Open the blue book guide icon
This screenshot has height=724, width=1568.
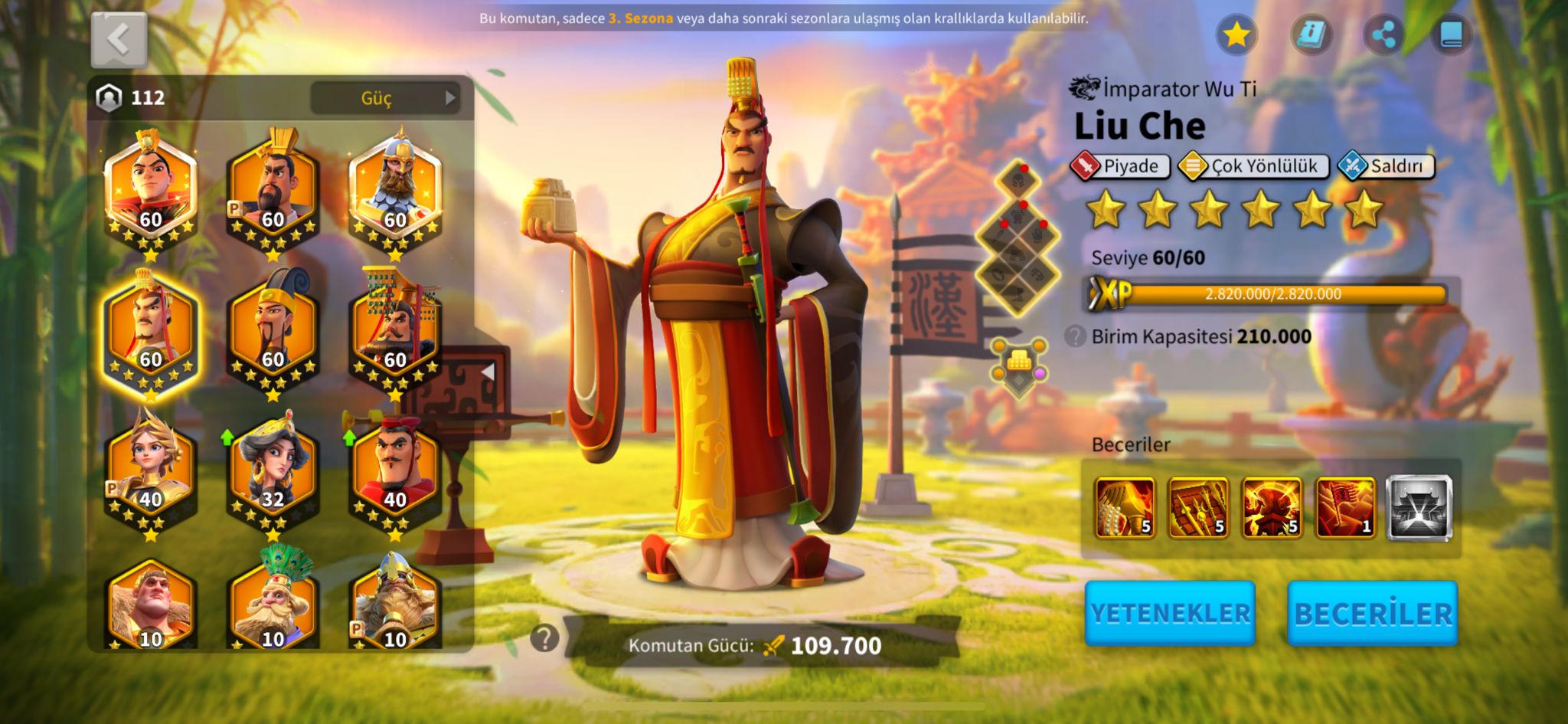pos(1451,34)
